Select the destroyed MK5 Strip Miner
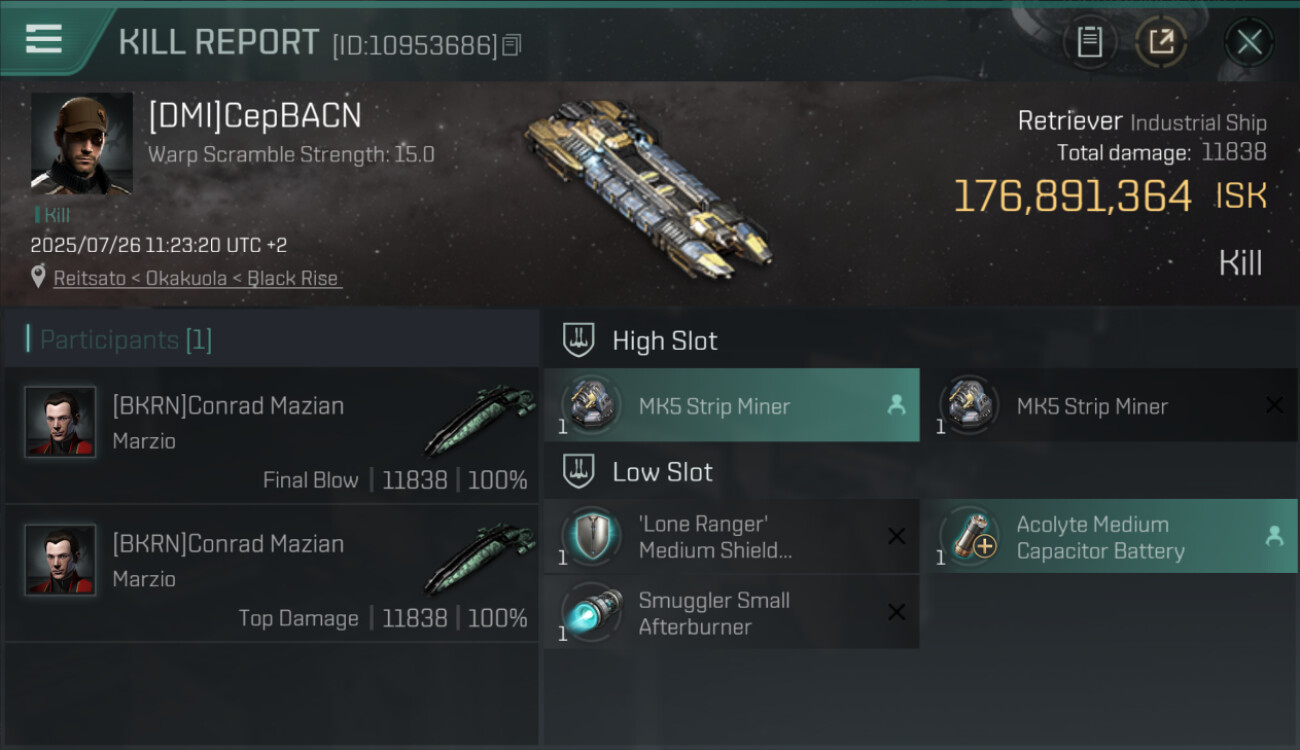Viewport: 1300px width, 750px height. (1108, 406)
